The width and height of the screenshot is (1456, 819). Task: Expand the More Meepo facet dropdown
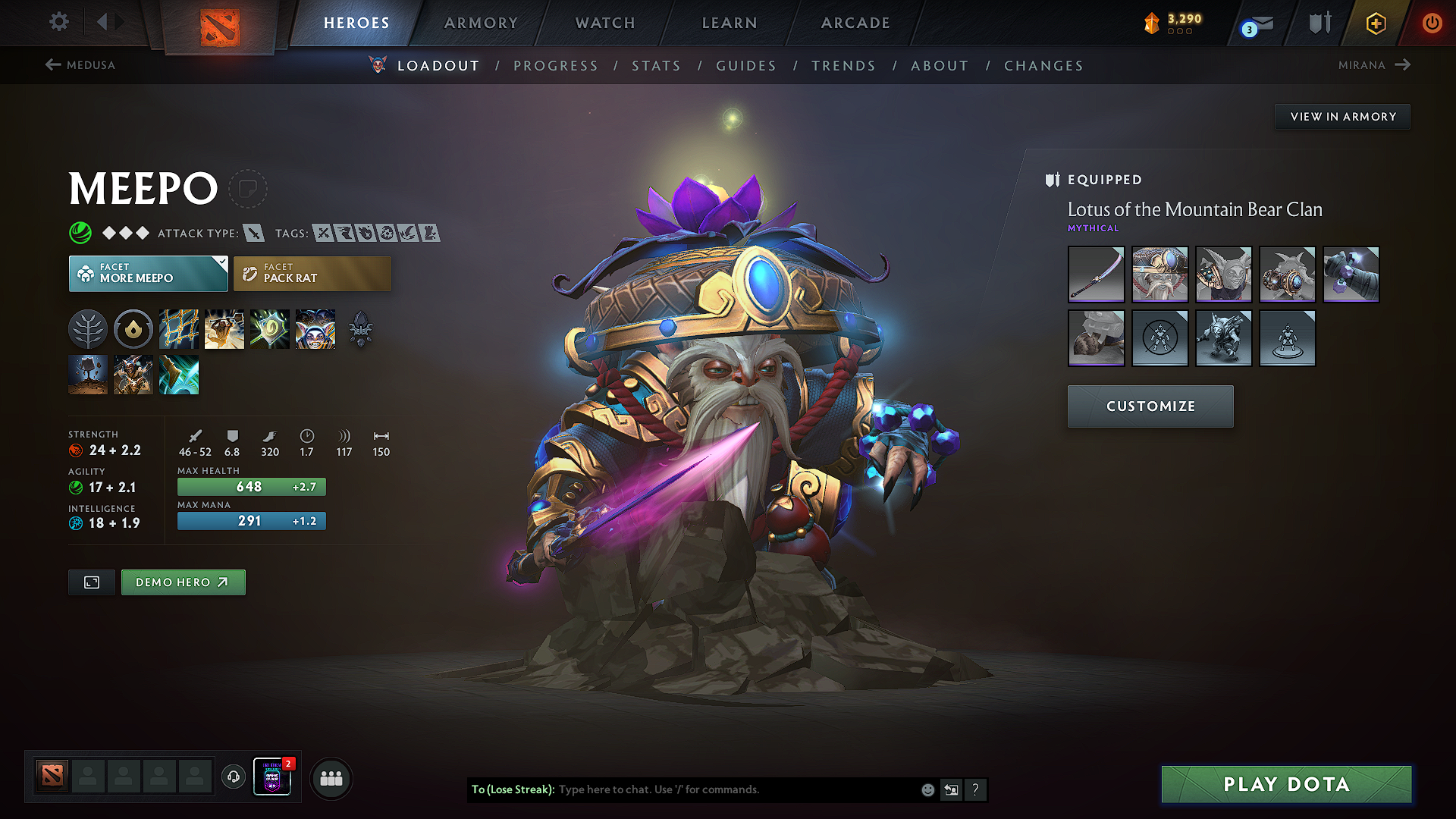pyautogui.click(x=221, y=263)
